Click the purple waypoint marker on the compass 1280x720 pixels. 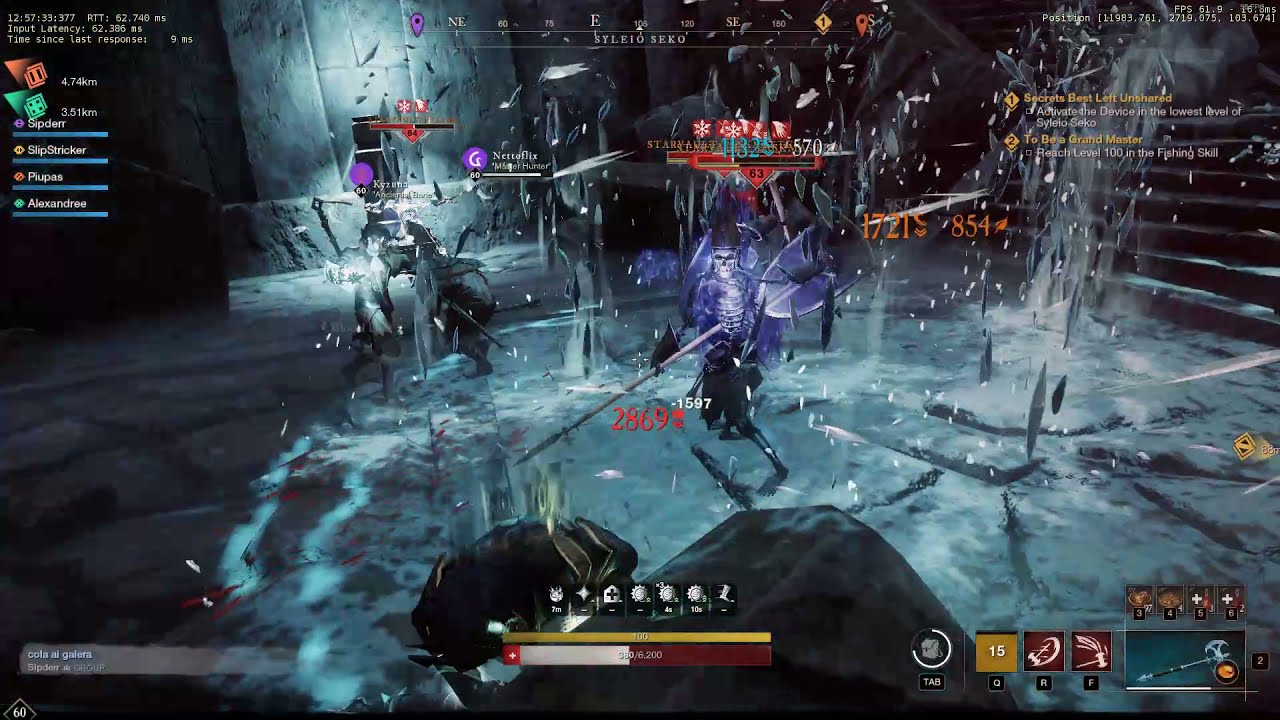(417, 23)
